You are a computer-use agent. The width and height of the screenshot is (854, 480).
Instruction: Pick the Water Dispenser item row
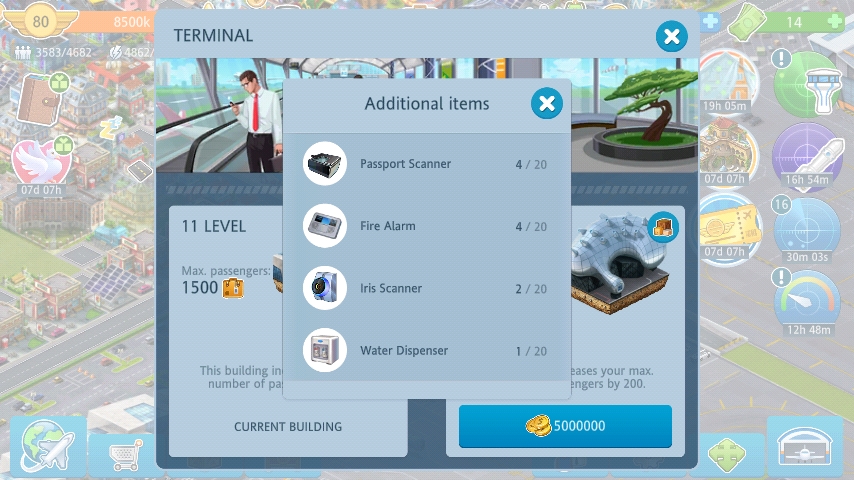[x=427, y=351]
